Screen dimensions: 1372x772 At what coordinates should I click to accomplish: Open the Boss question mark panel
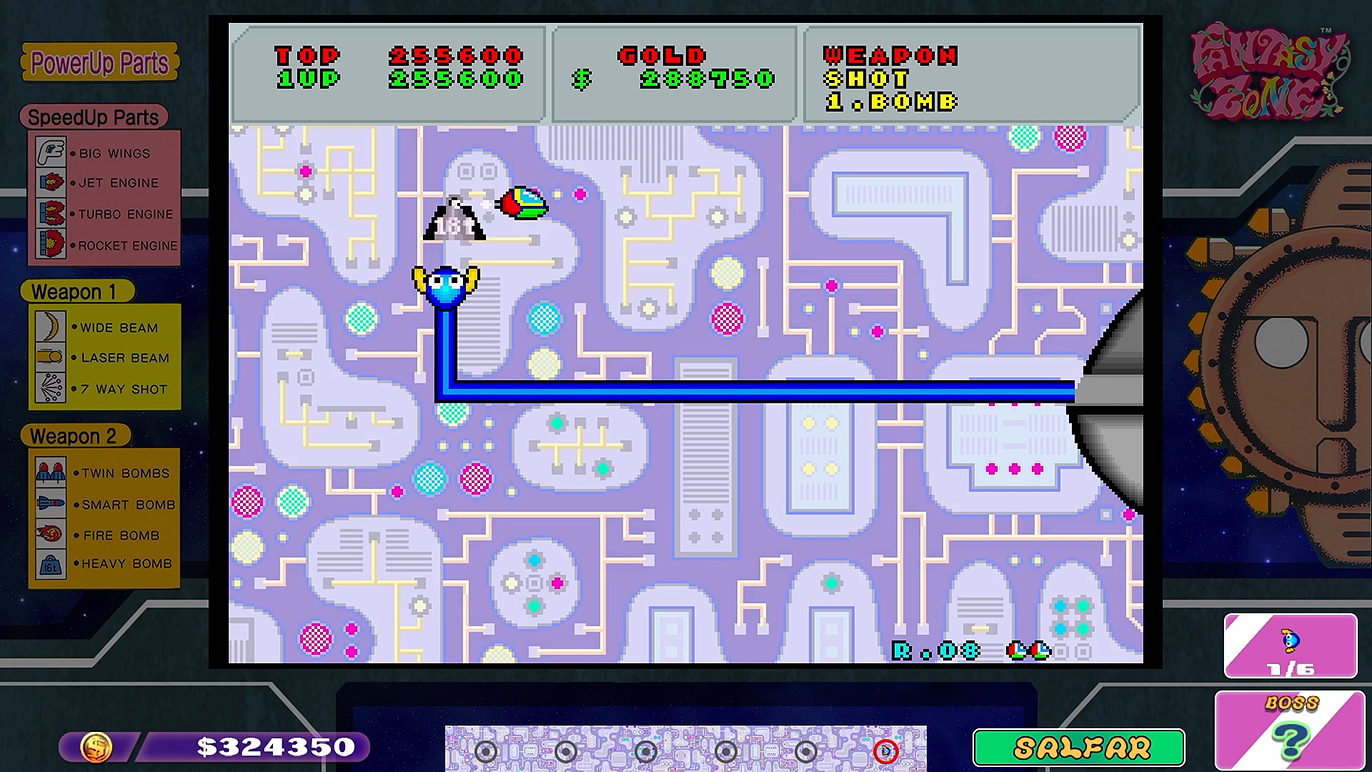point(1291,730)
